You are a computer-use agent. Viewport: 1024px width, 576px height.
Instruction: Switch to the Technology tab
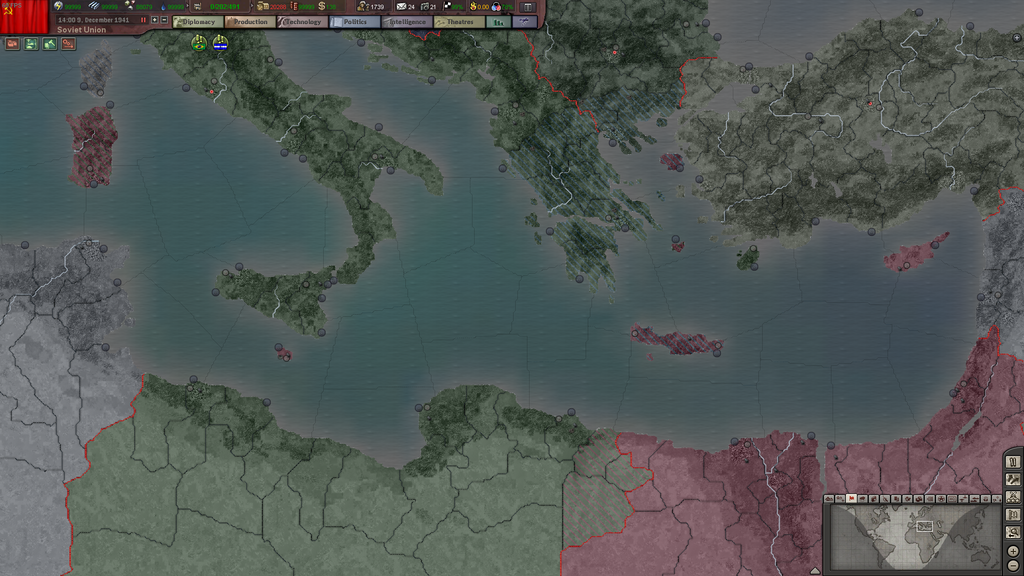301,21
